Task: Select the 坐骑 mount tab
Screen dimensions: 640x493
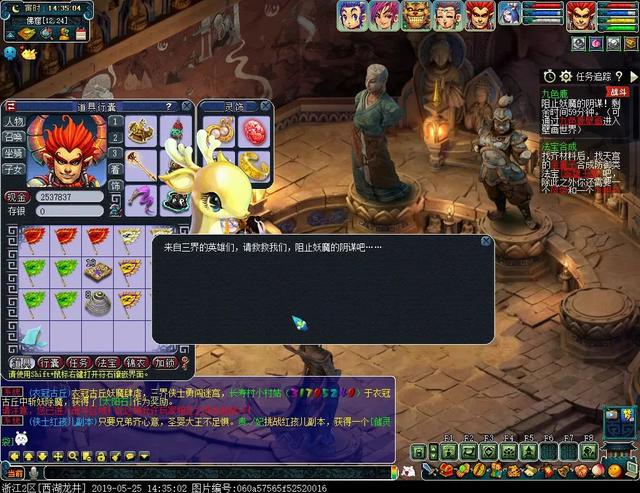Action: 14,153
